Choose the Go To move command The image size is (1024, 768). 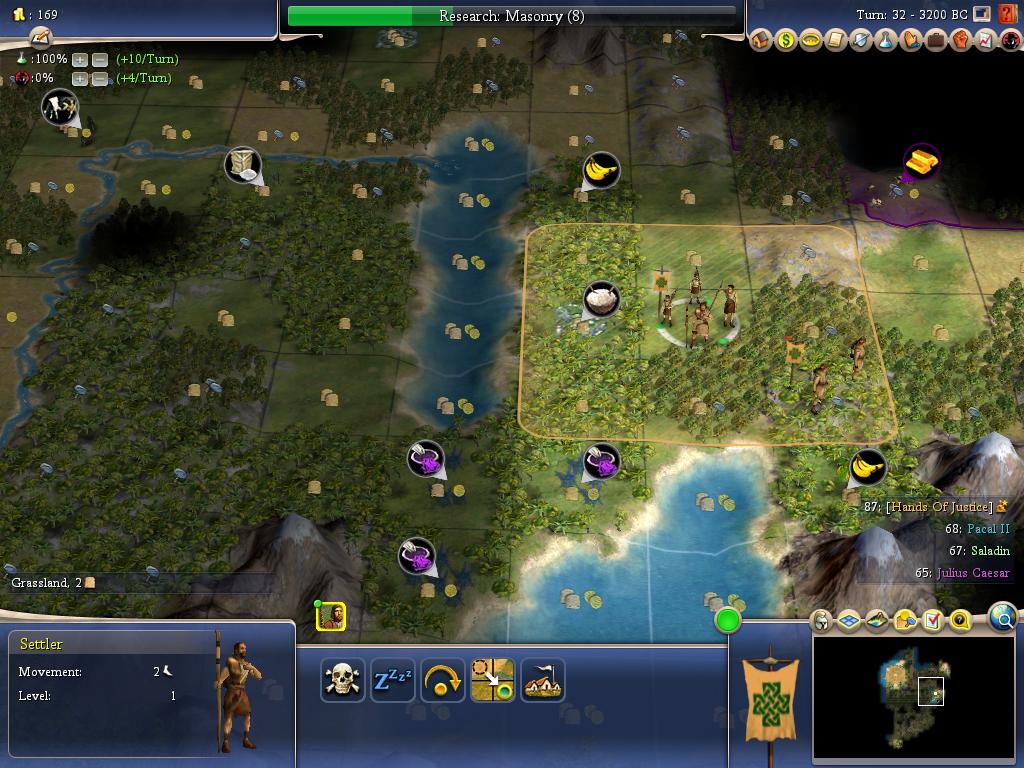[493, 681]
